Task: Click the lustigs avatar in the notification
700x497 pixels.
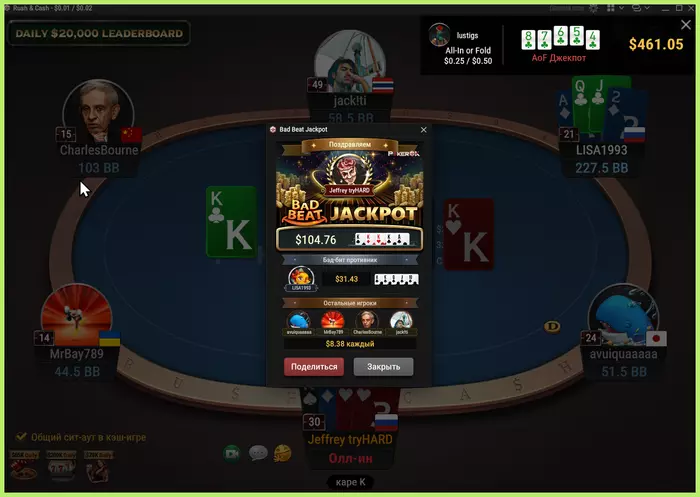Action: coord(438,35)
